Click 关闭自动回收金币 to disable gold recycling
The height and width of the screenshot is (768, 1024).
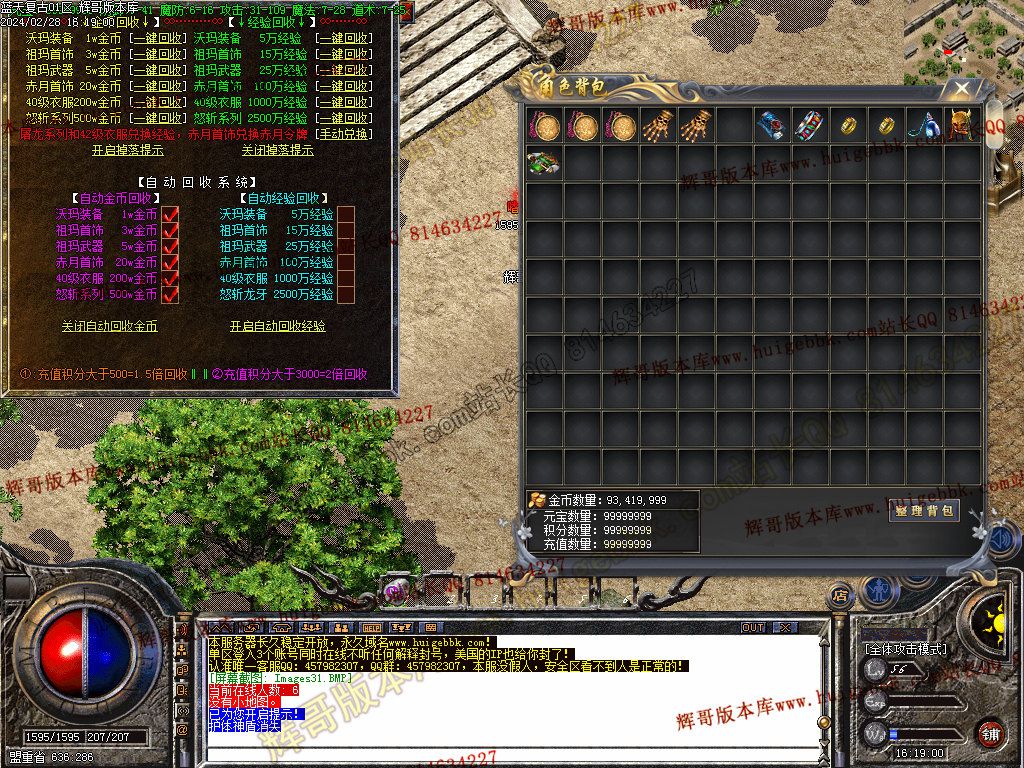click(x=109, y=326)
